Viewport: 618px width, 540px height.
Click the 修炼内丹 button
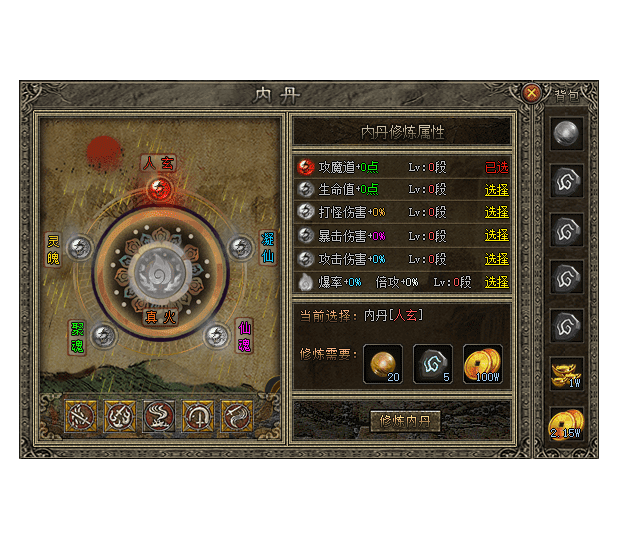coord(405,420)
